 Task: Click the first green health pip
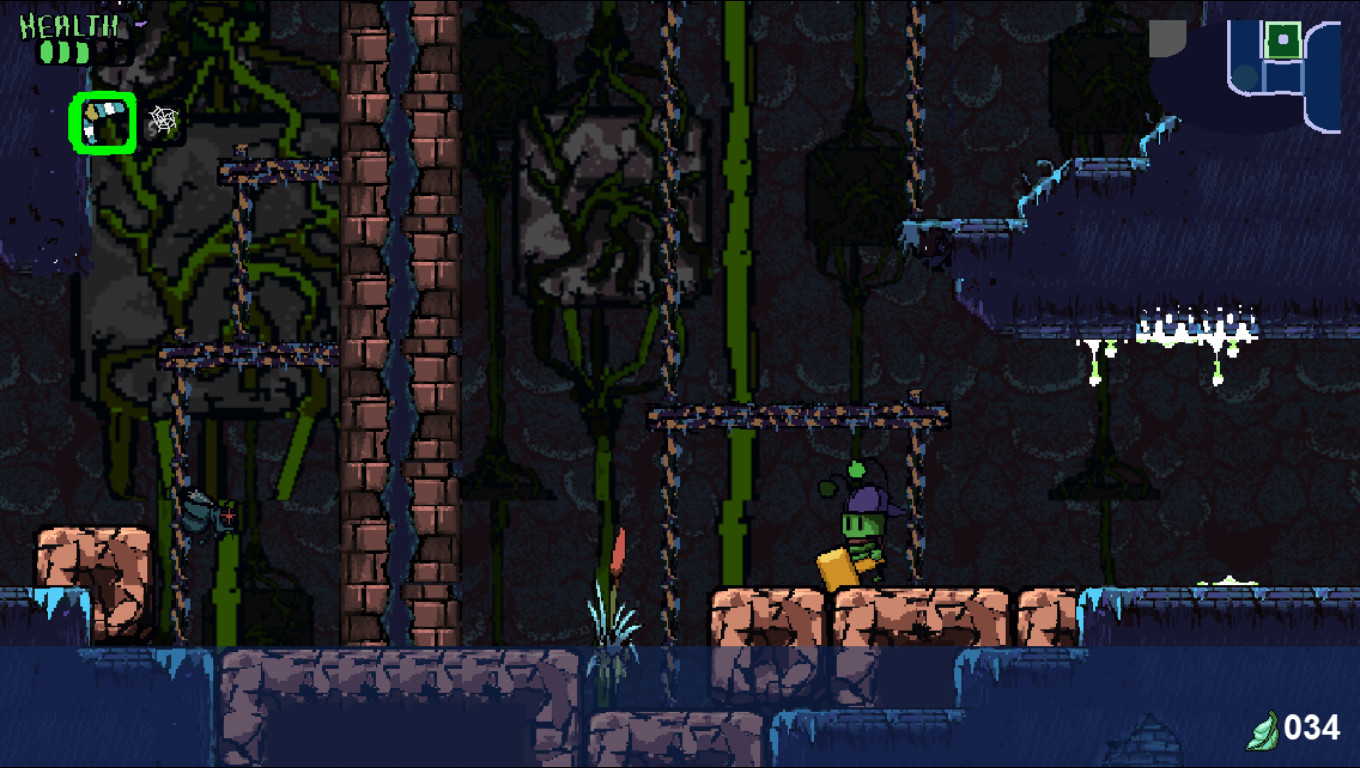pyautogui.click(x=45, y=52)
